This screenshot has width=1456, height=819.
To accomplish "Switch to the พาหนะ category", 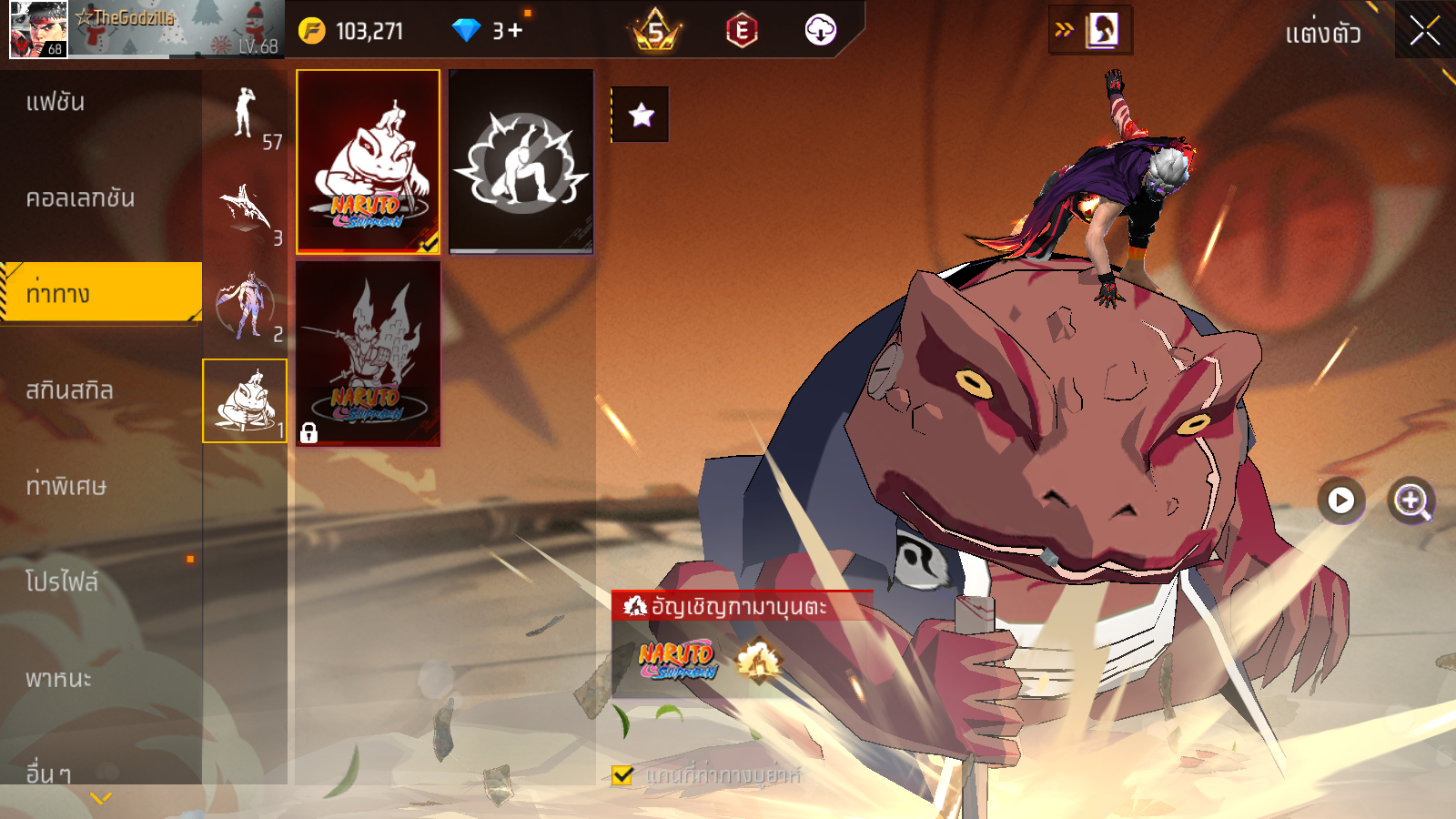I will (x=100, y=678).
